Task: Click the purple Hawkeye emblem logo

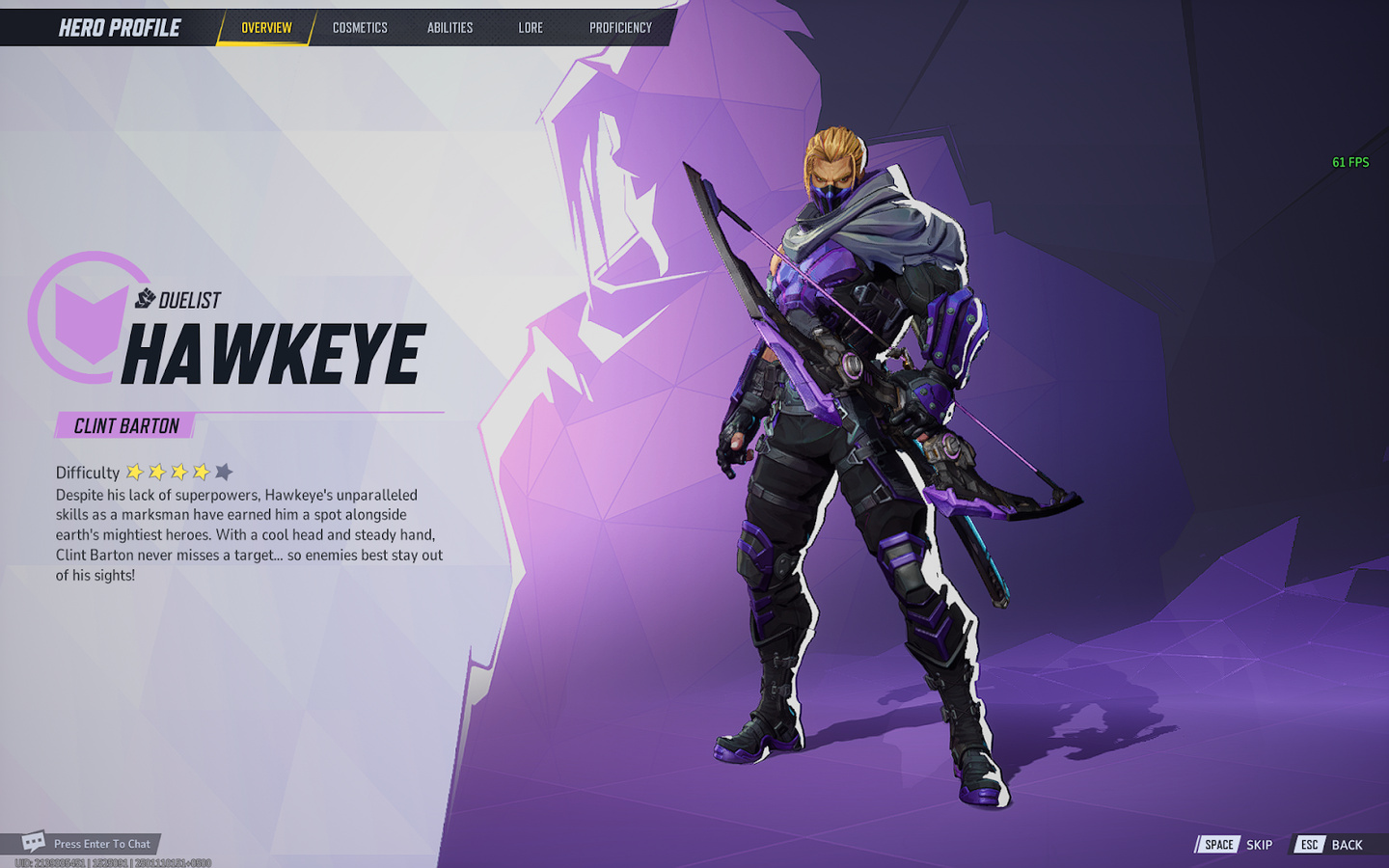Action: (x=90, y=321)
